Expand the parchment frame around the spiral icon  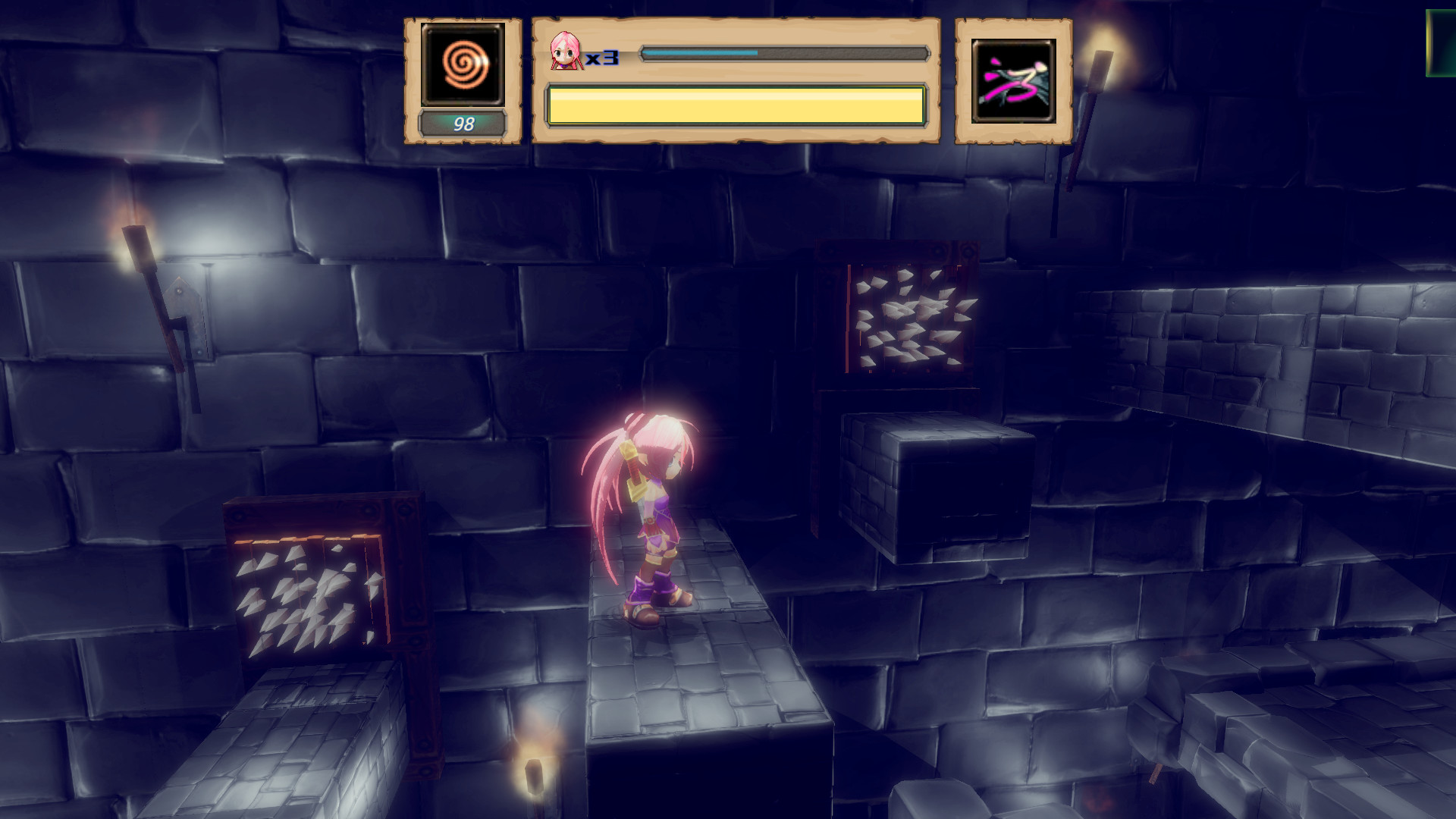(464, 80)
